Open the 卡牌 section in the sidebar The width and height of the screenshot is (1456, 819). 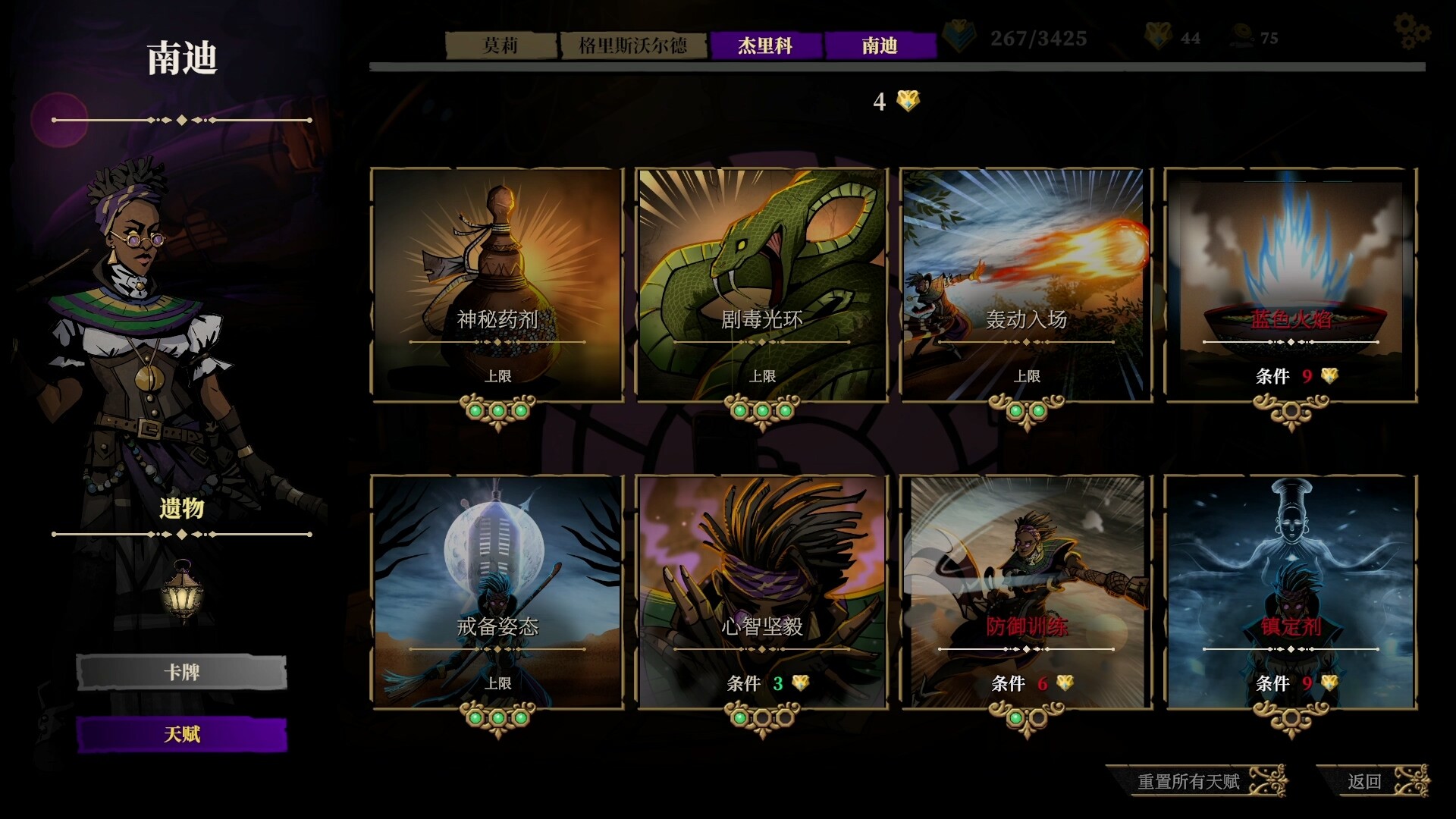coord(182,672)
